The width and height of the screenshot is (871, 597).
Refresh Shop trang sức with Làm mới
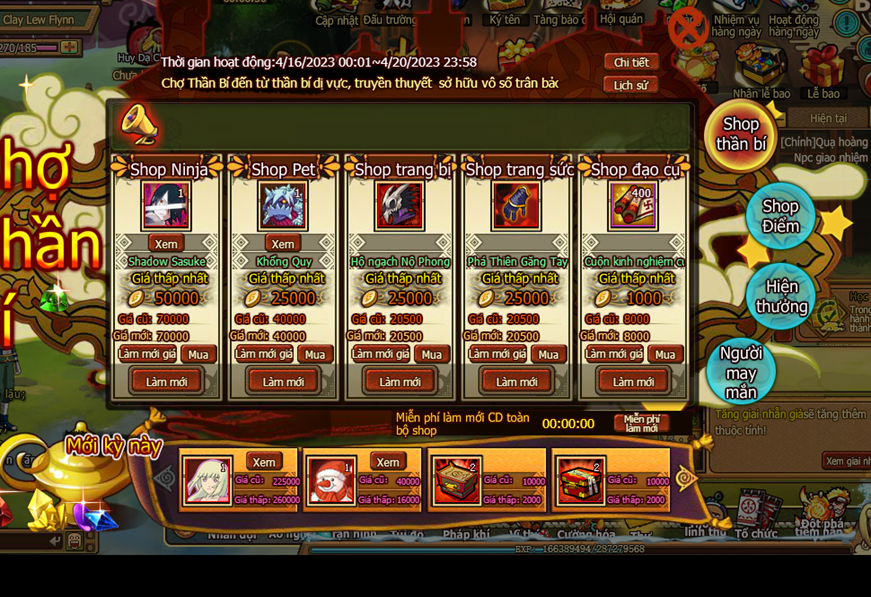(516, 381)
